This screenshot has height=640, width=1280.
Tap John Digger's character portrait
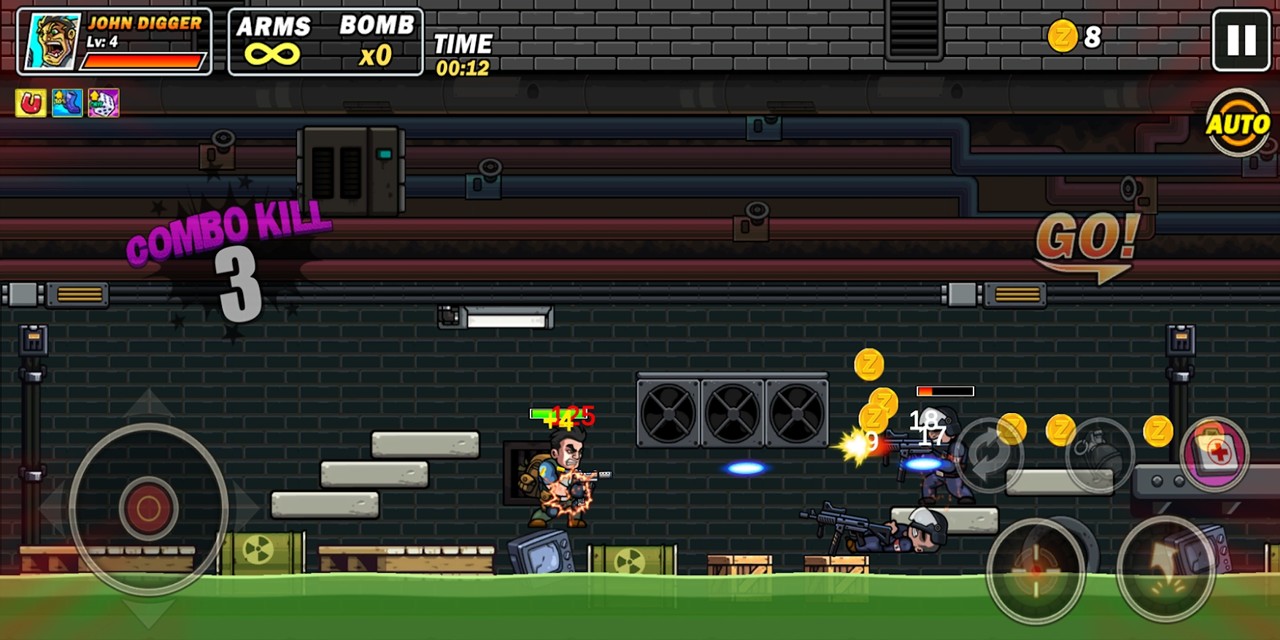(x=52, y=42)
